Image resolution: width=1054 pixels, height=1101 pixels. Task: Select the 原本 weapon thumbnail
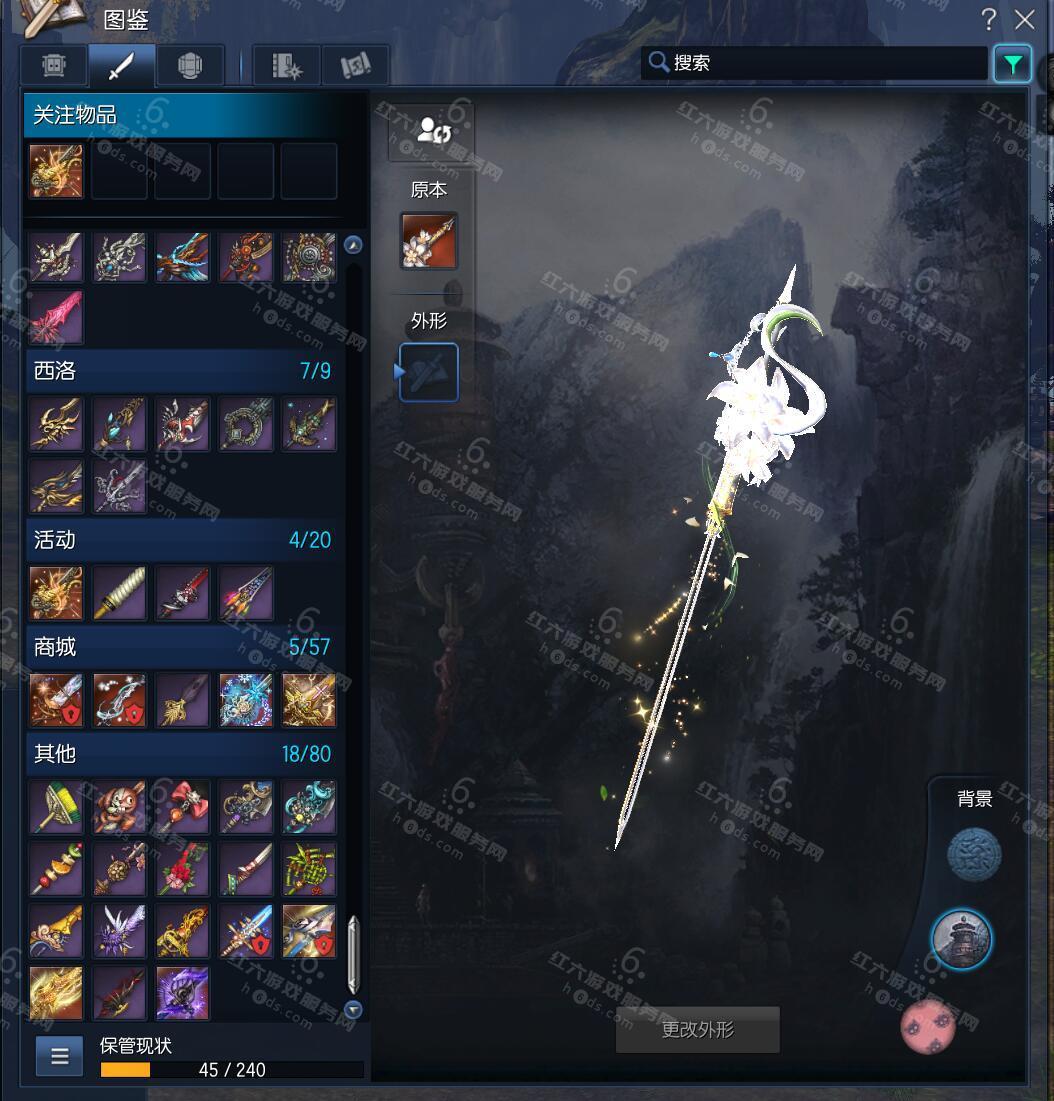click(x=429, y=241)
